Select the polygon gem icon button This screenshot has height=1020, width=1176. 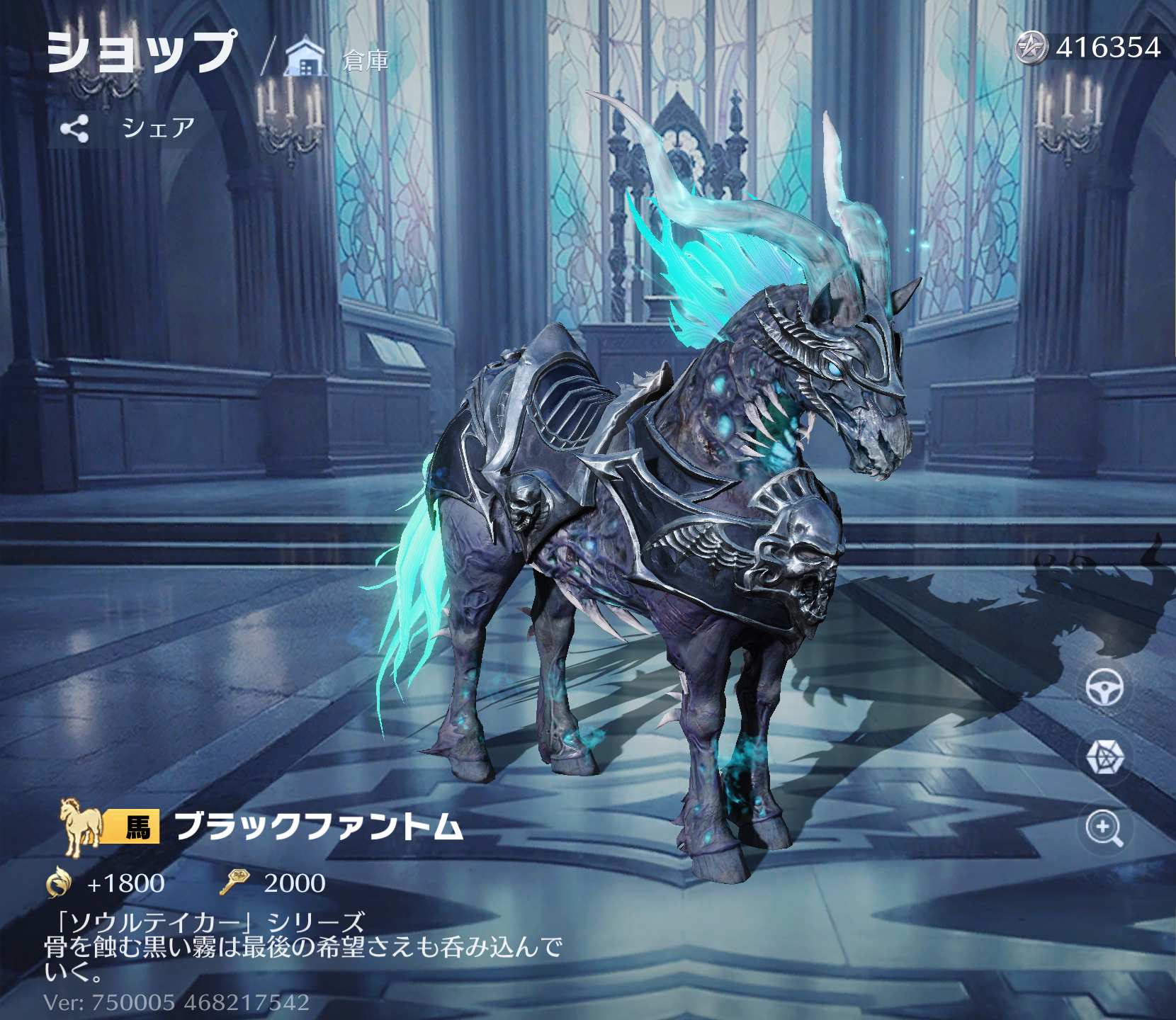click(x=1104, y=757)
